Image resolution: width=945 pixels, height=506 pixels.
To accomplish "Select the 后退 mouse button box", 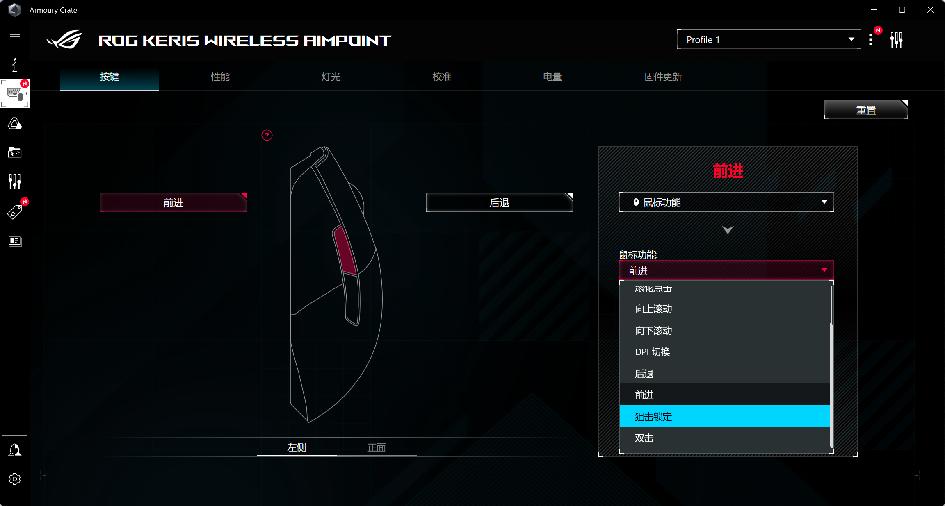I will (x=499, y=202).
